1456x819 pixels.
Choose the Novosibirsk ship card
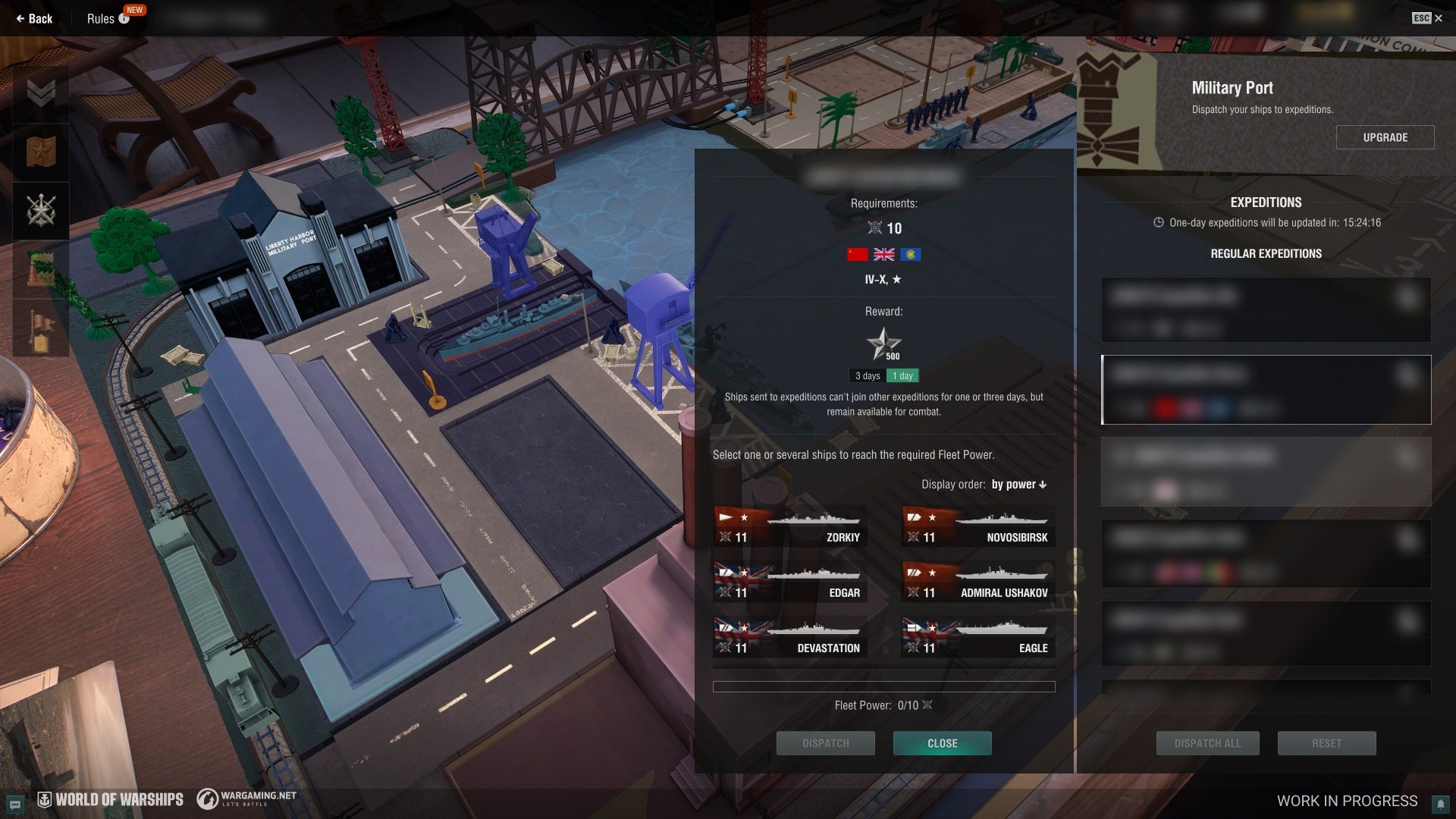click(x=977, y=528)
